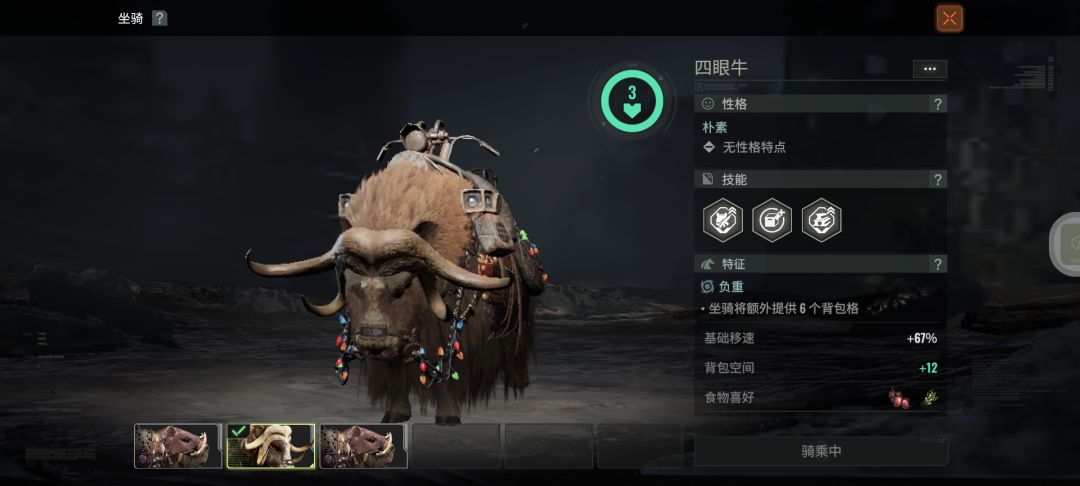
Task: Close the mount screen with the orange X
Action: [x=949, y=18]
